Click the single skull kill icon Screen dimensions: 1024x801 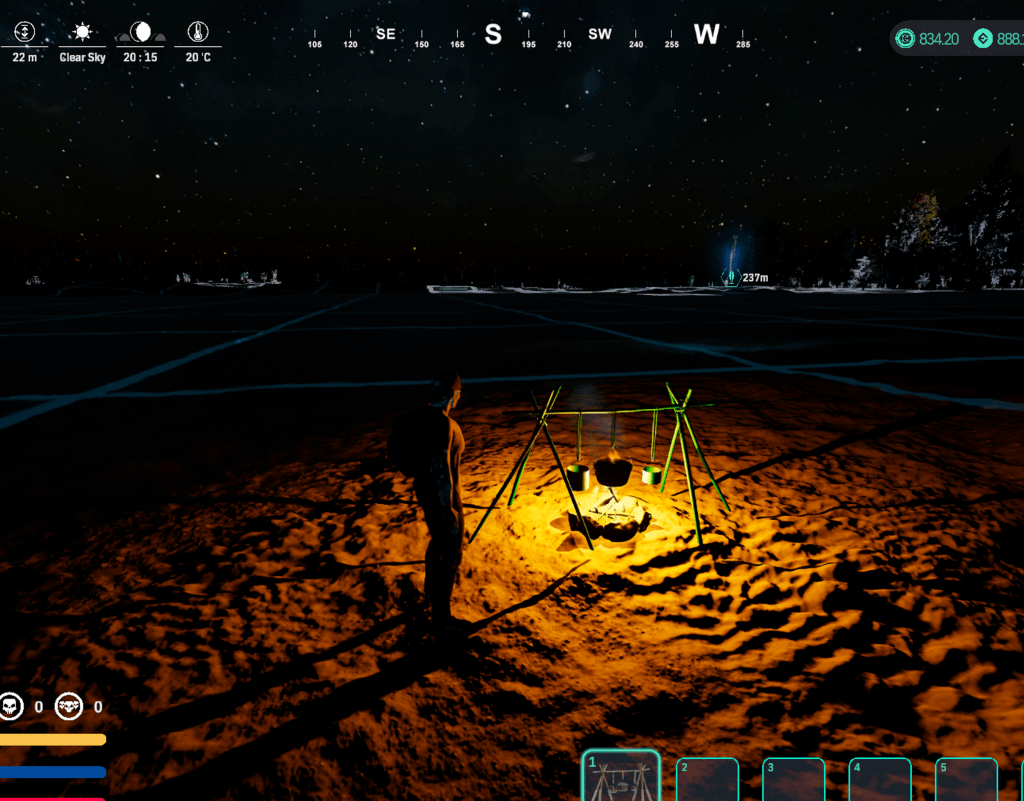point(12,707)
